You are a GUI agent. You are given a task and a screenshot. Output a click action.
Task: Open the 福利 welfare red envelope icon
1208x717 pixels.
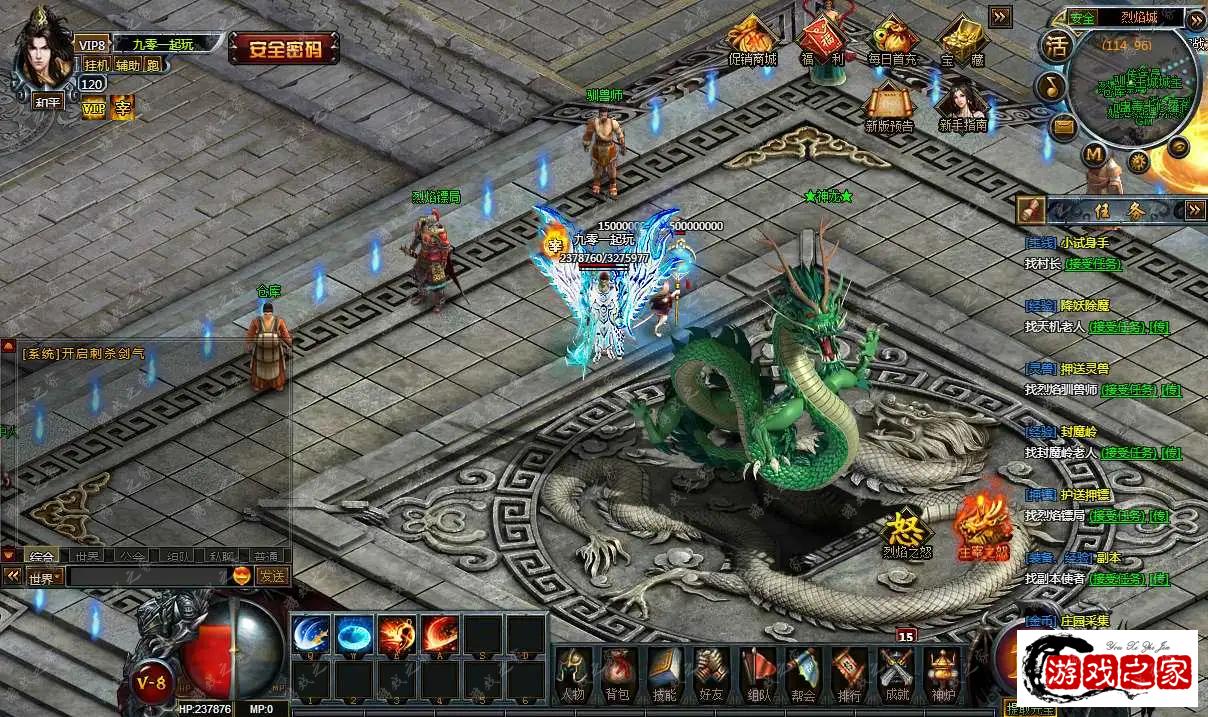tap(821, 39)
